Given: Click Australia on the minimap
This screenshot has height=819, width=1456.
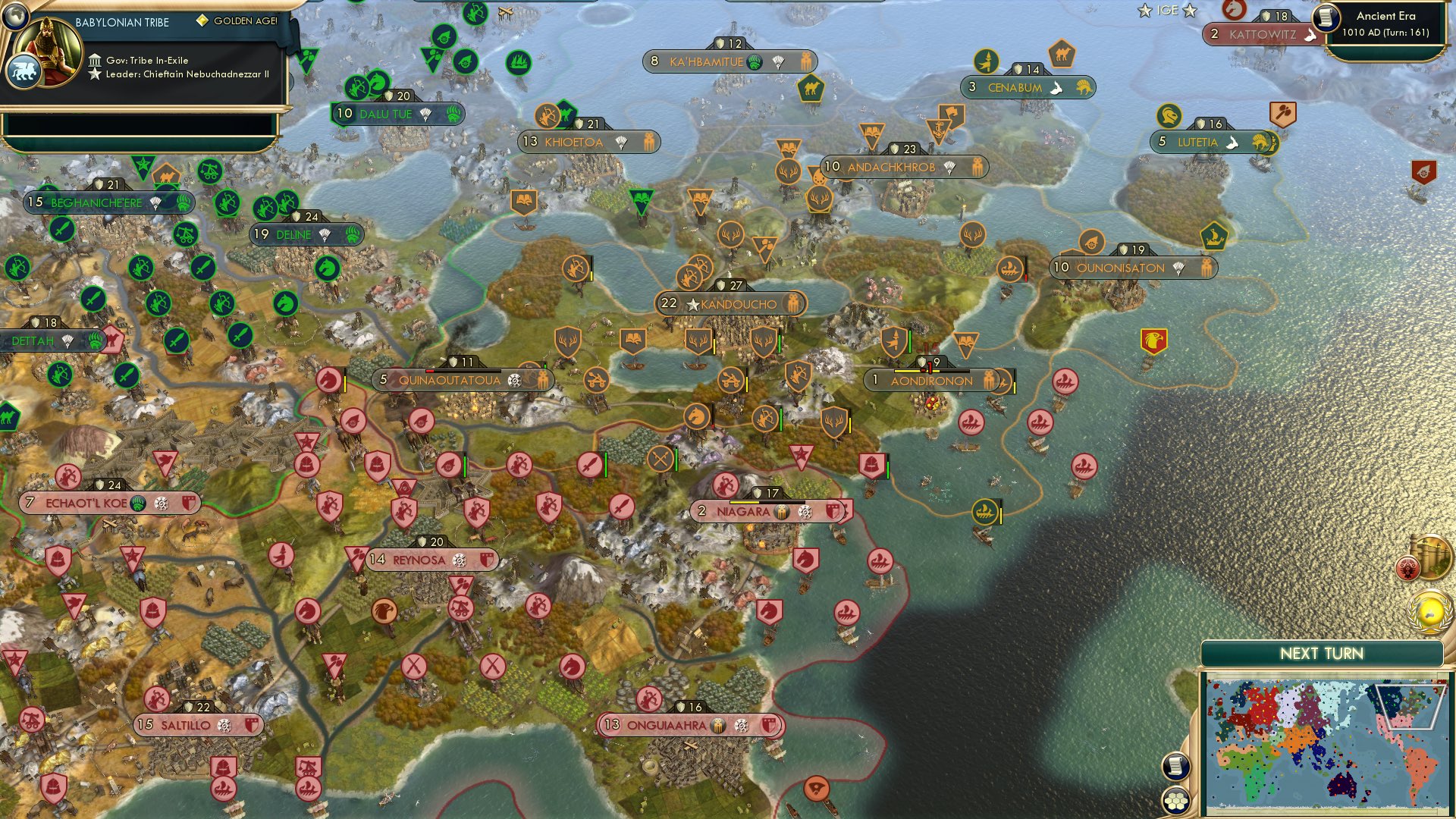Looking at the screenshot, I should pyautogui.click(x=1341, y=785).
